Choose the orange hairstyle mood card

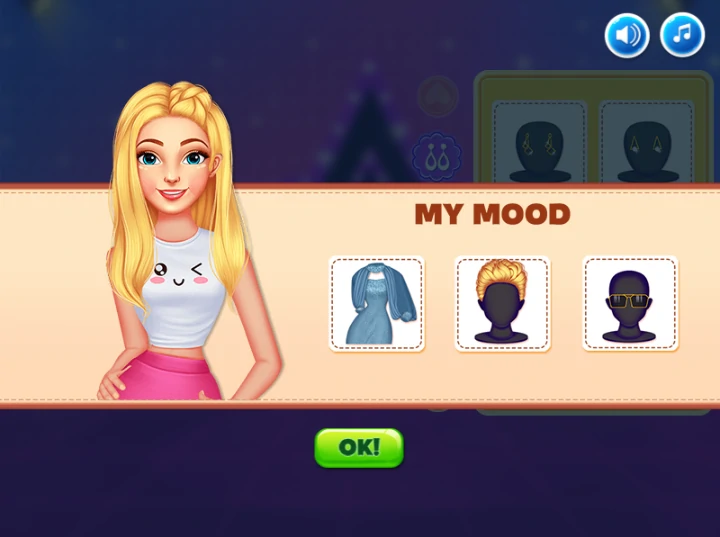click(x=503, y=304)
